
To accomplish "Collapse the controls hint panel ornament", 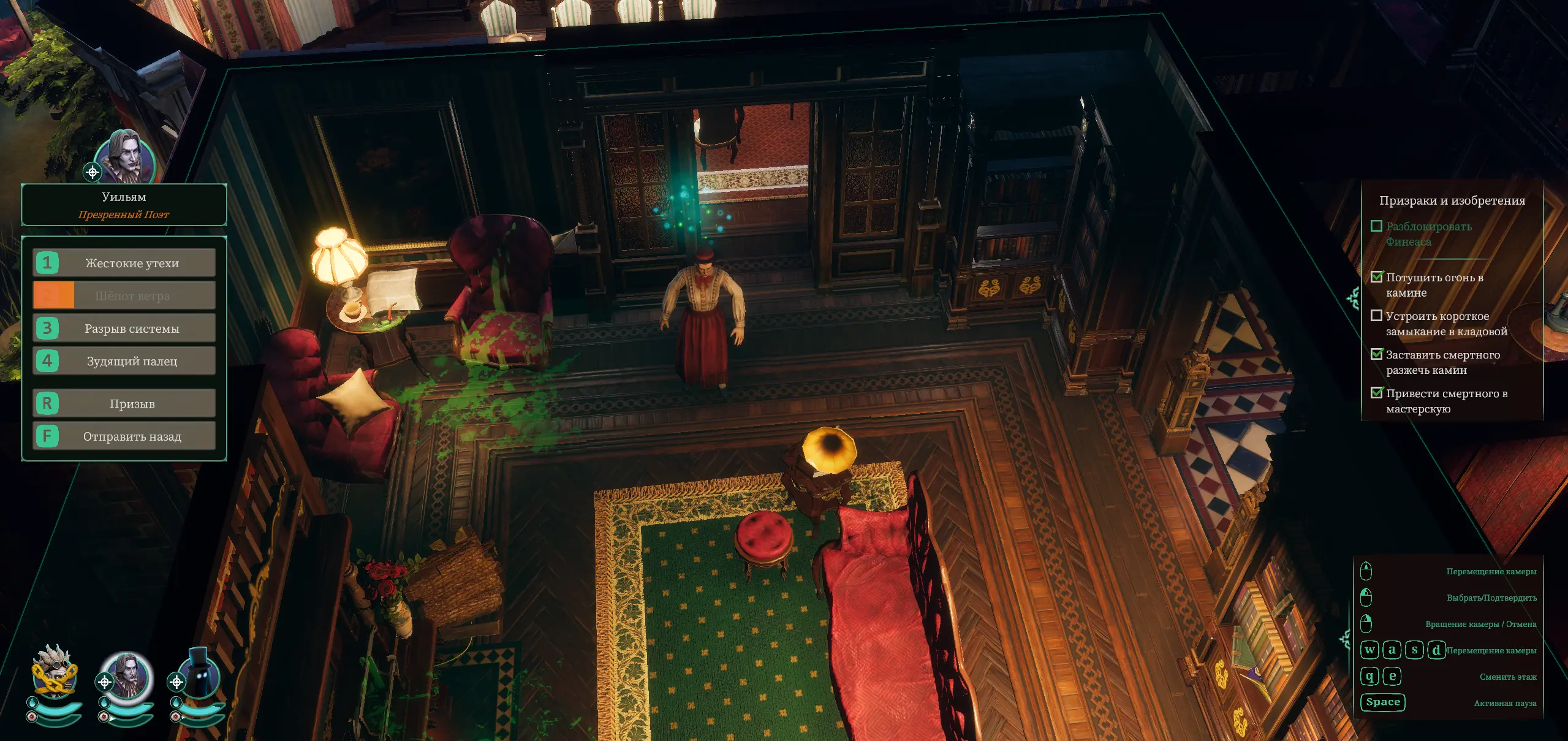I will coord(1346,639).
